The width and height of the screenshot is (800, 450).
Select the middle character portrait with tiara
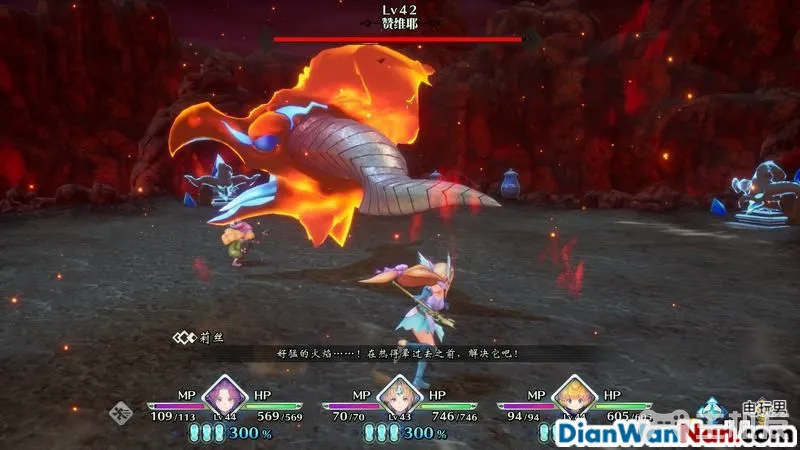[398, 394]
